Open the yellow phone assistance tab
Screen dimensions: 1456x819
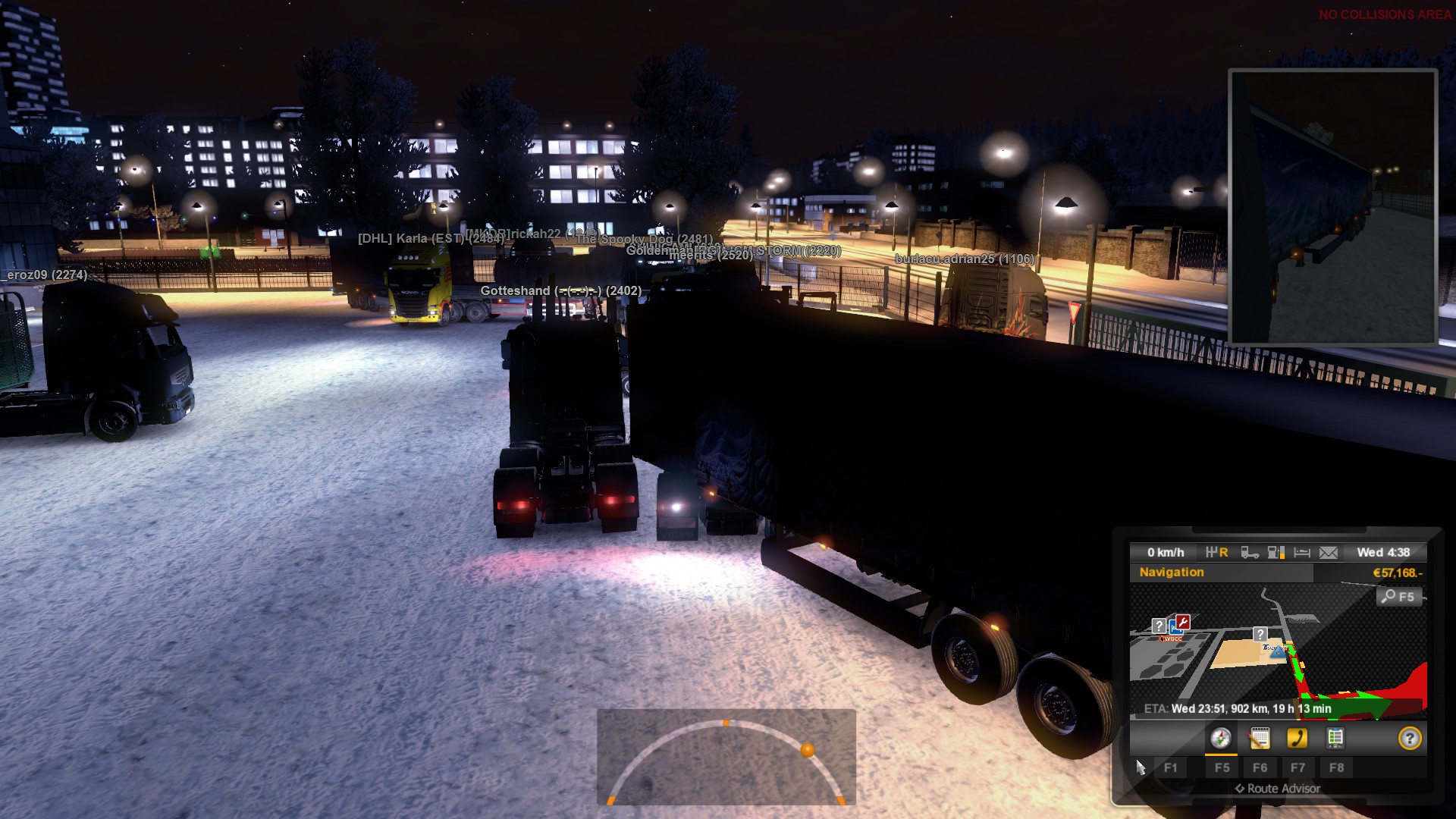point(1298,738)
